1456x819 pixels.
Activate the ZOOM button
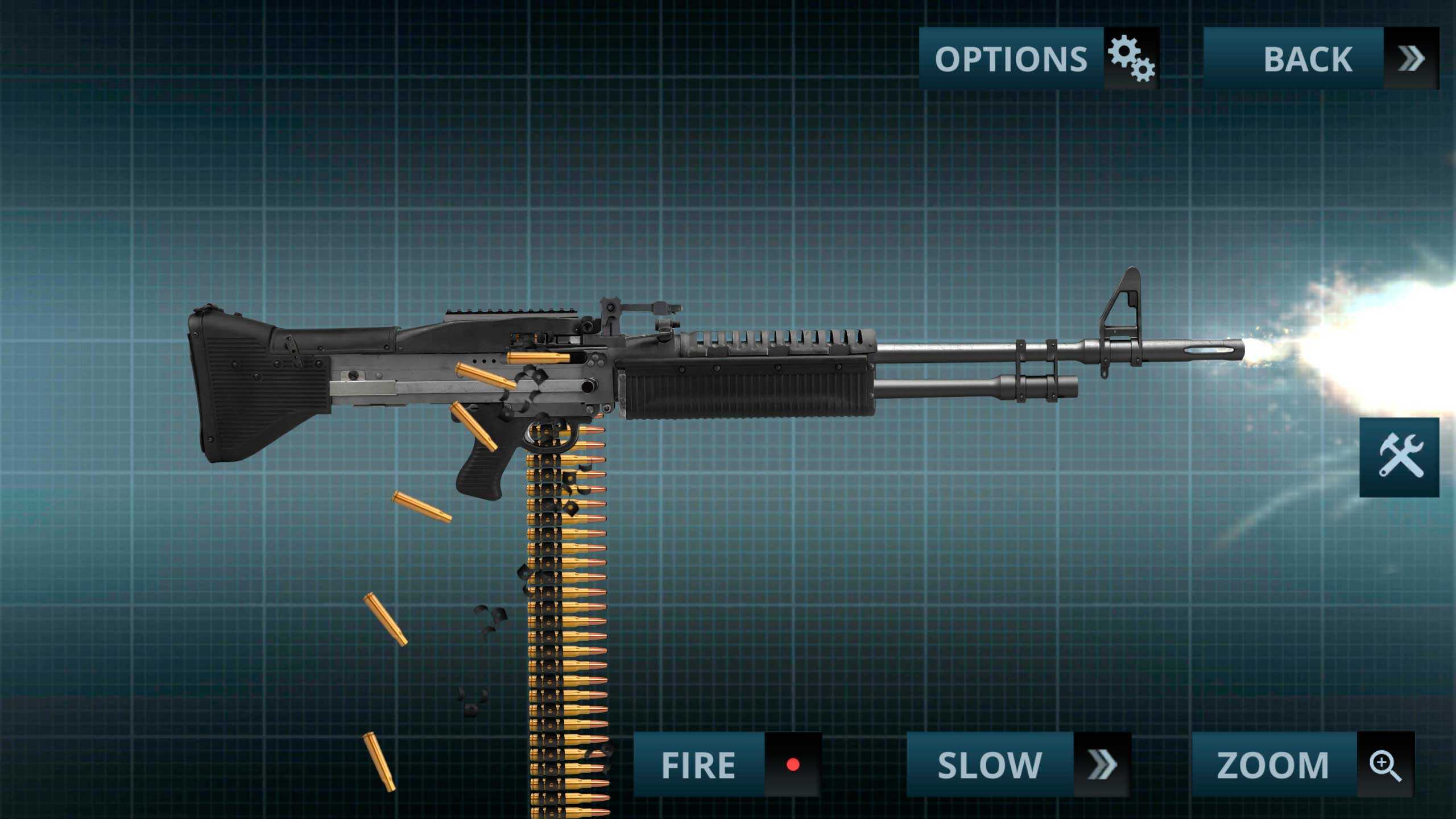click(x=1302, y=764)
